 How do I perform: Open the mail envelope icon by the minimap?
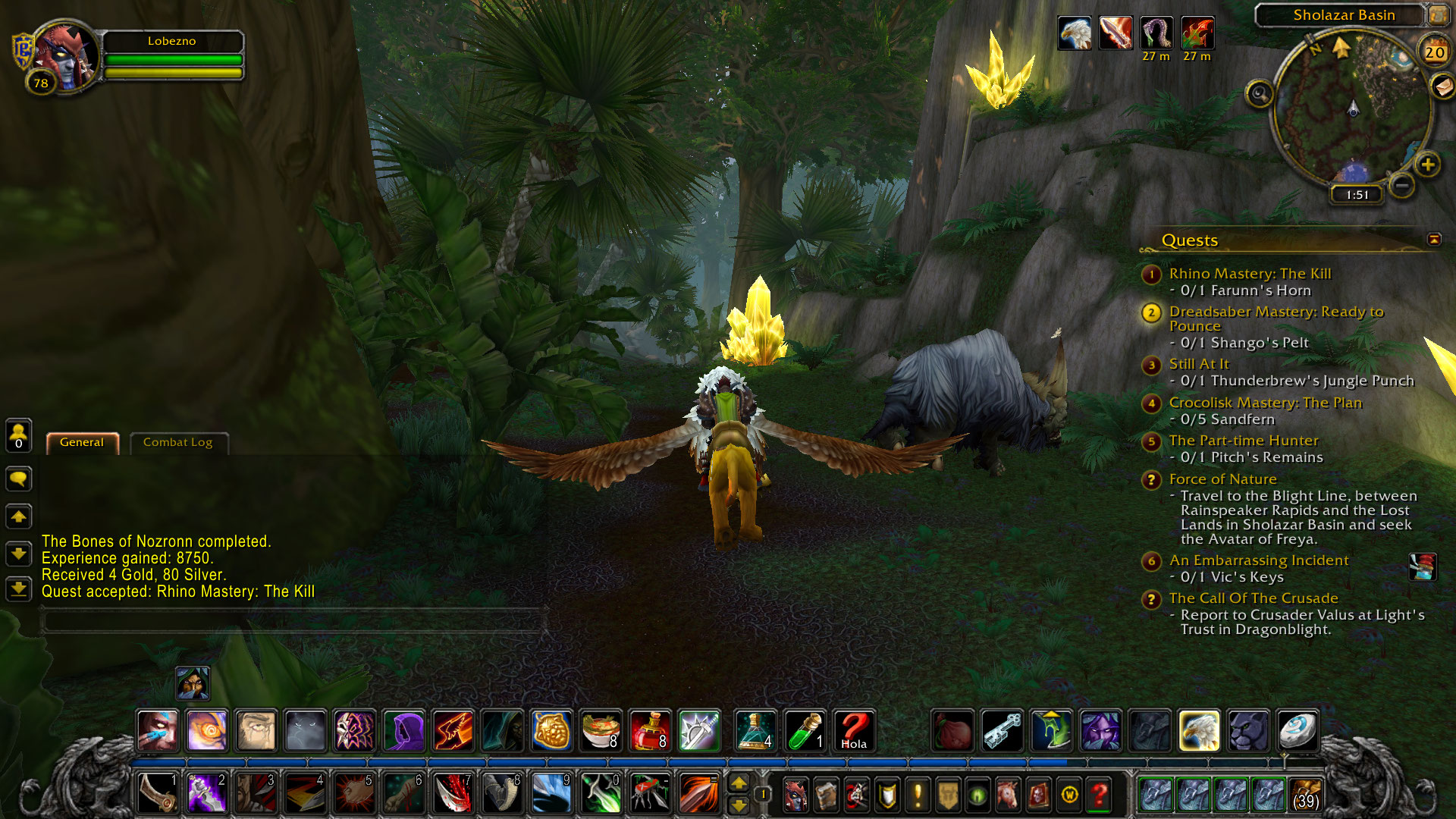(x=1442, y=86)
